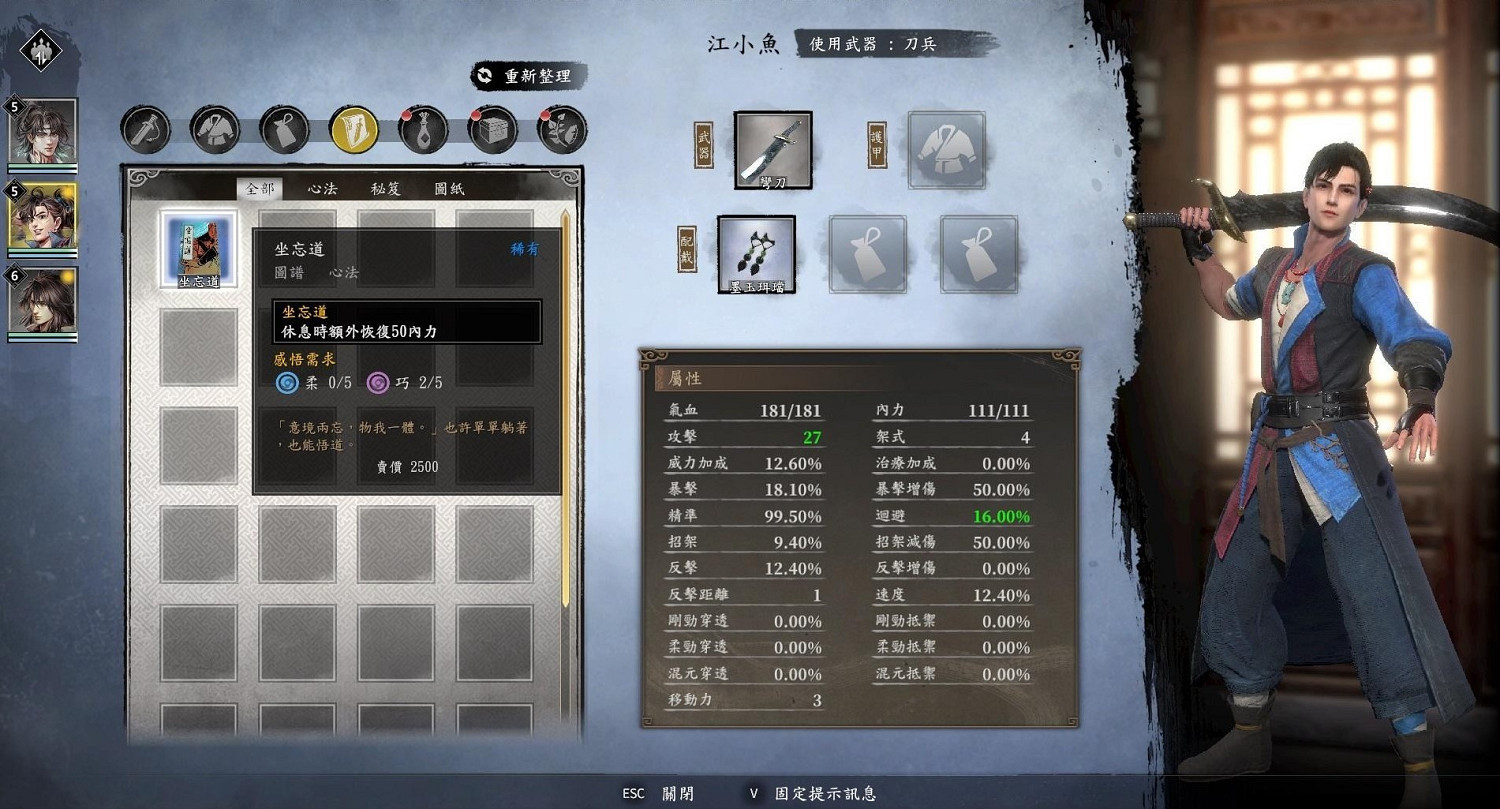Open the herbs category icon with red dot
The width and height of the screenshot is (1500, 809).
coord(561,130)
